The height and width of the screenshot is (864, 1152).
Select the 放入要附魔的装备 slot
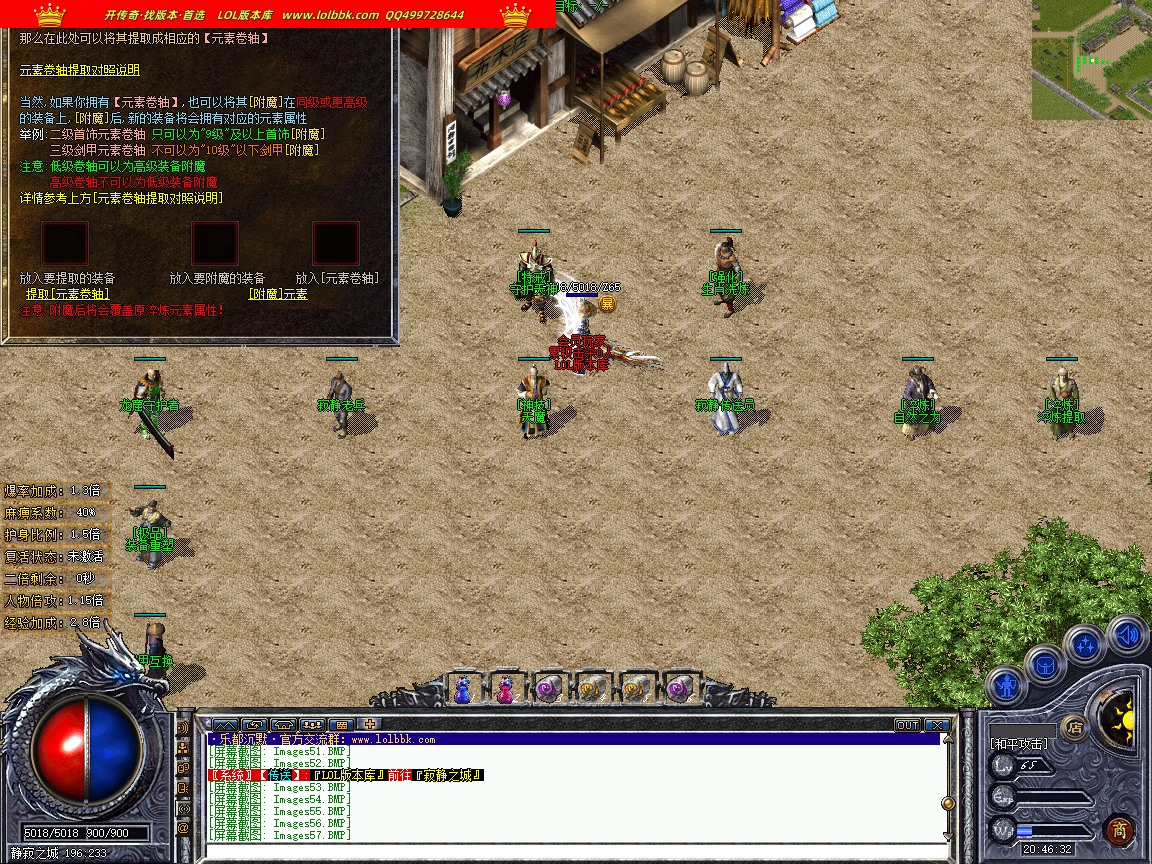[x=215, y=243]
